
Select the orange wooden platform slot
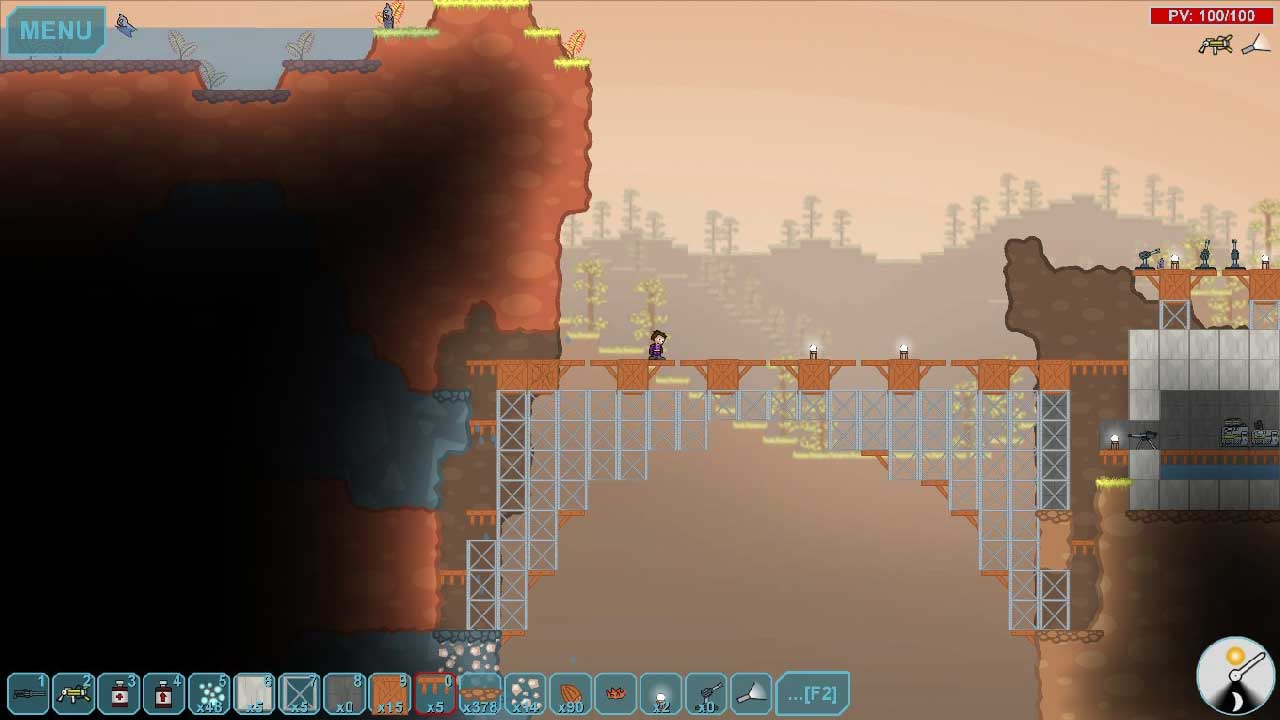pyautogui.click(x=435, y=693)
